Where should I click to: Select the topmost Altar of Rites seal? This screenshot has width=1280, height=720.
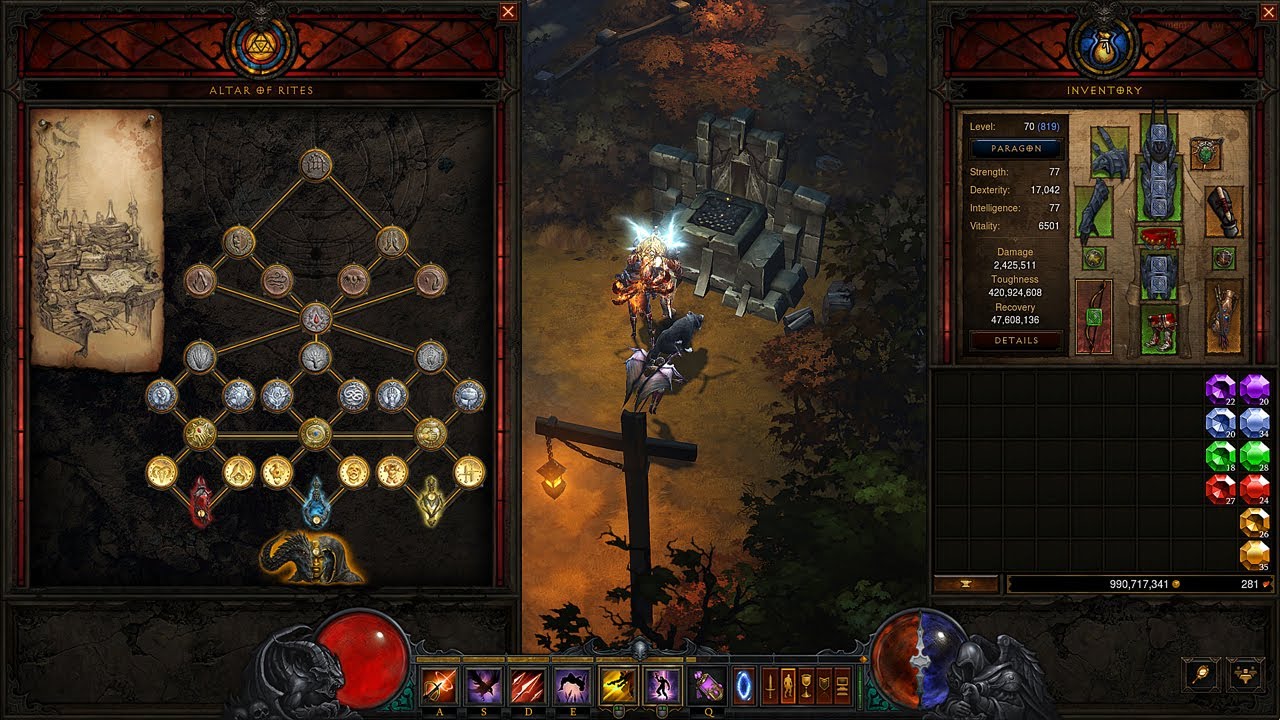(316, 164)
